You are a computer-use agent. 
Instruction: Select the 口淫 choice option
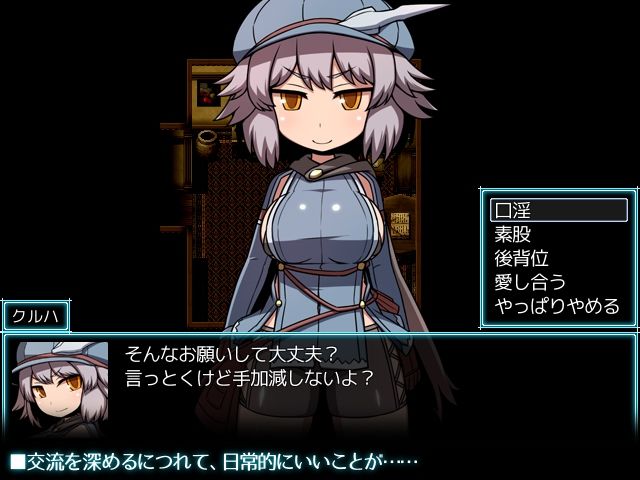[x=558, y=210]
